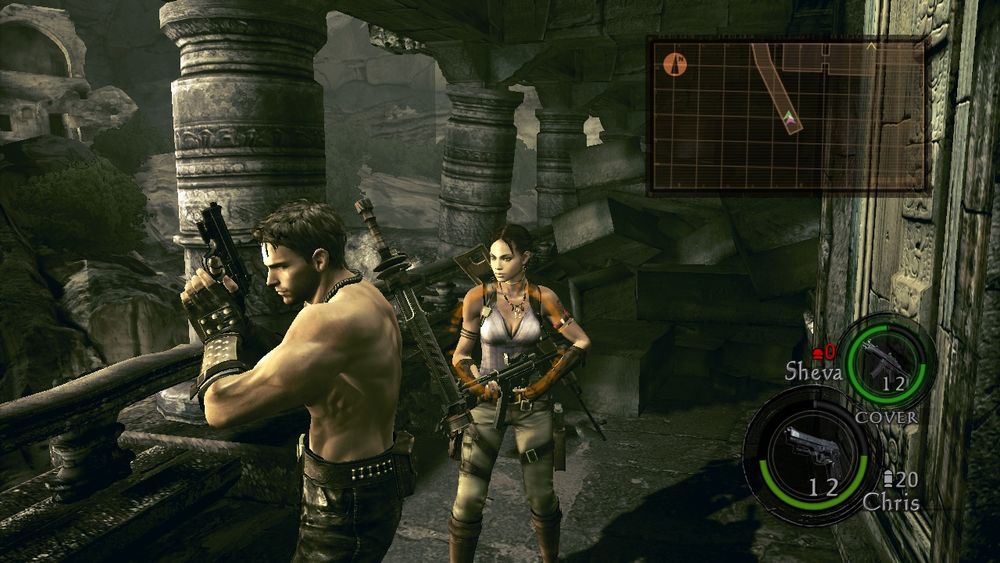Select the player arrow marker on the minimap
The image size is (1000, 563).
(792, 121)
